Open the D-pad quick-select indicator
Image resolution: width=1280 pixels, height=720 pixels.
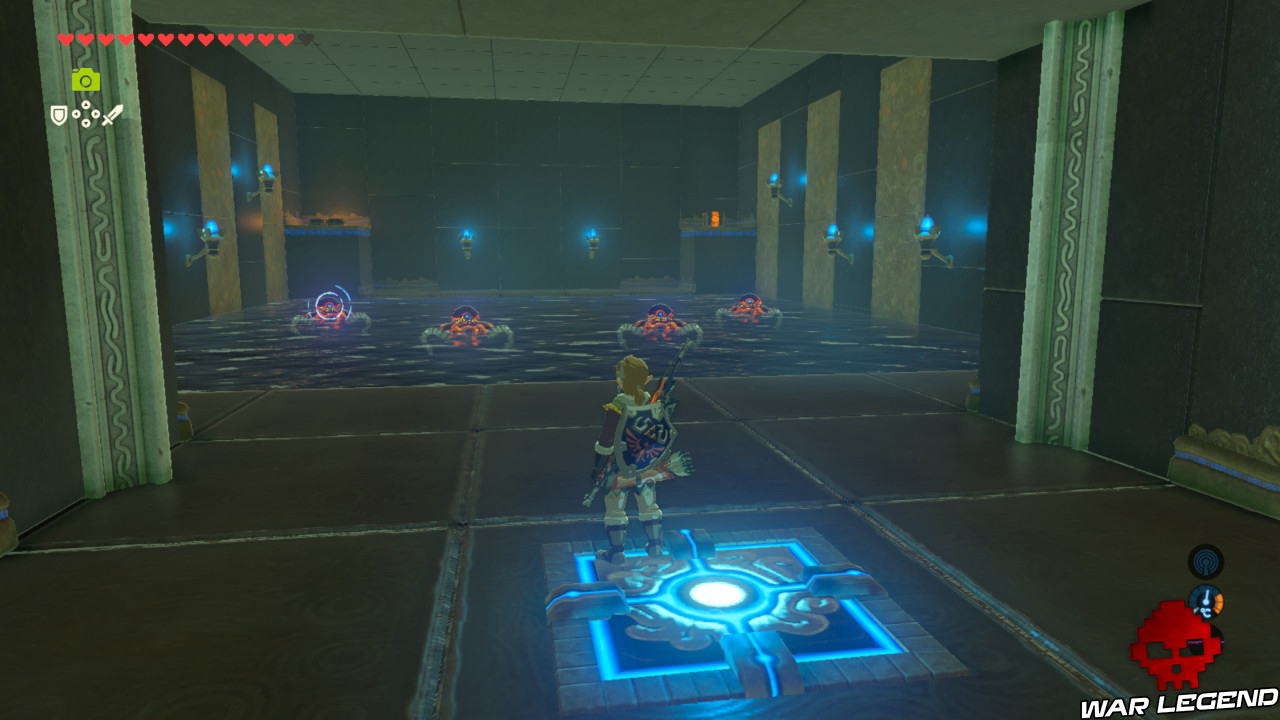[x=86, y=114]
